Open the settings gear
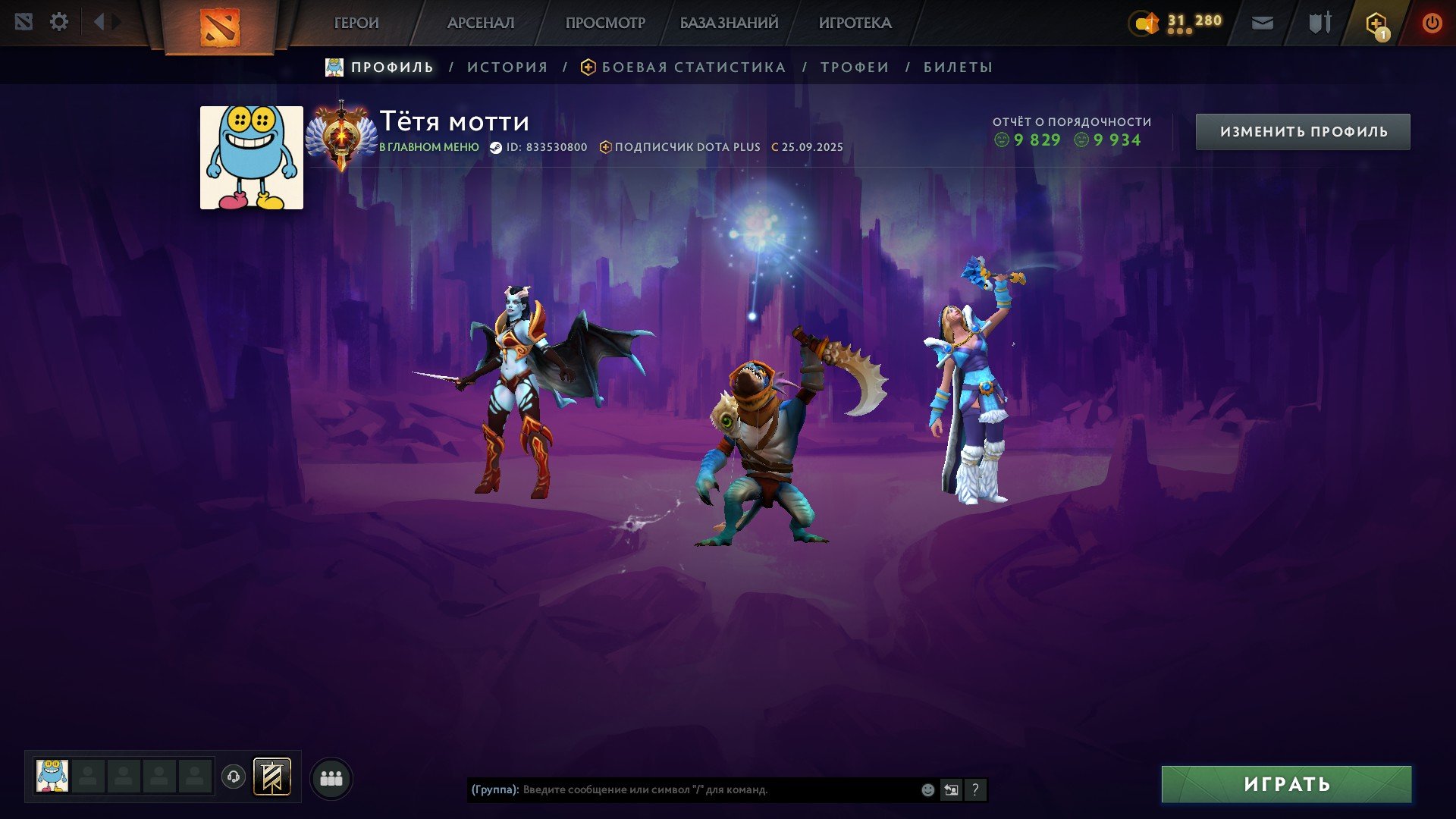Viewport: 1456px width, 819px height. point(59,21)
